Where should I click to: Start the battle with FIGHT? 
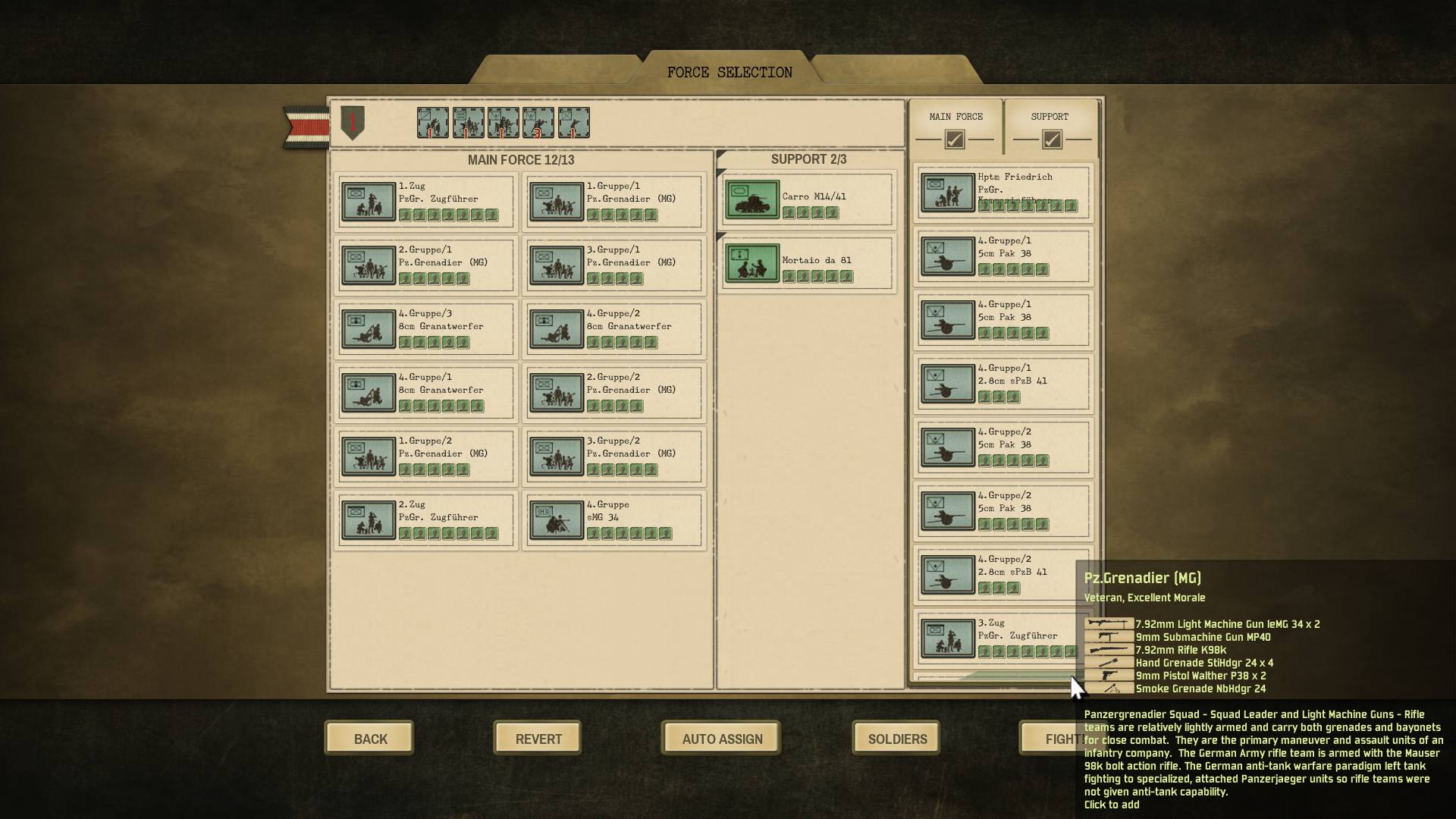1050,739
